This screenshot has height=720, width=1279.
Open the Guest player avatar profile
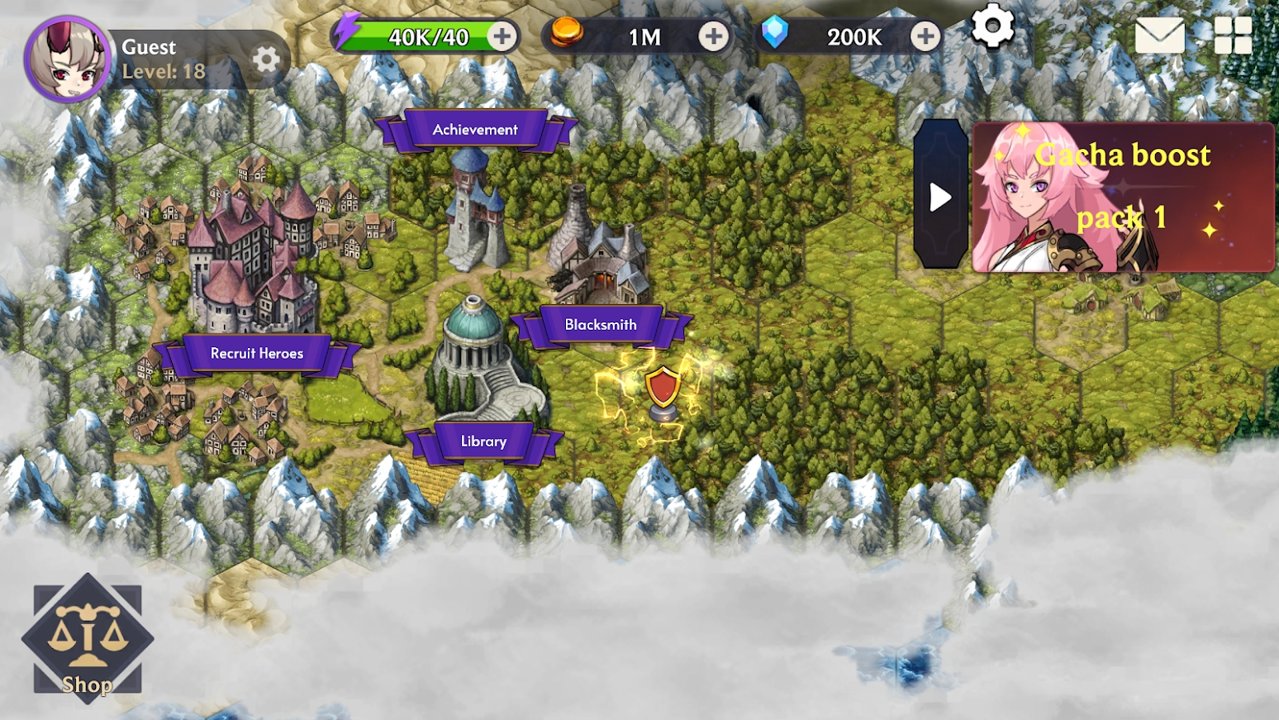click(x=68, y=59)
